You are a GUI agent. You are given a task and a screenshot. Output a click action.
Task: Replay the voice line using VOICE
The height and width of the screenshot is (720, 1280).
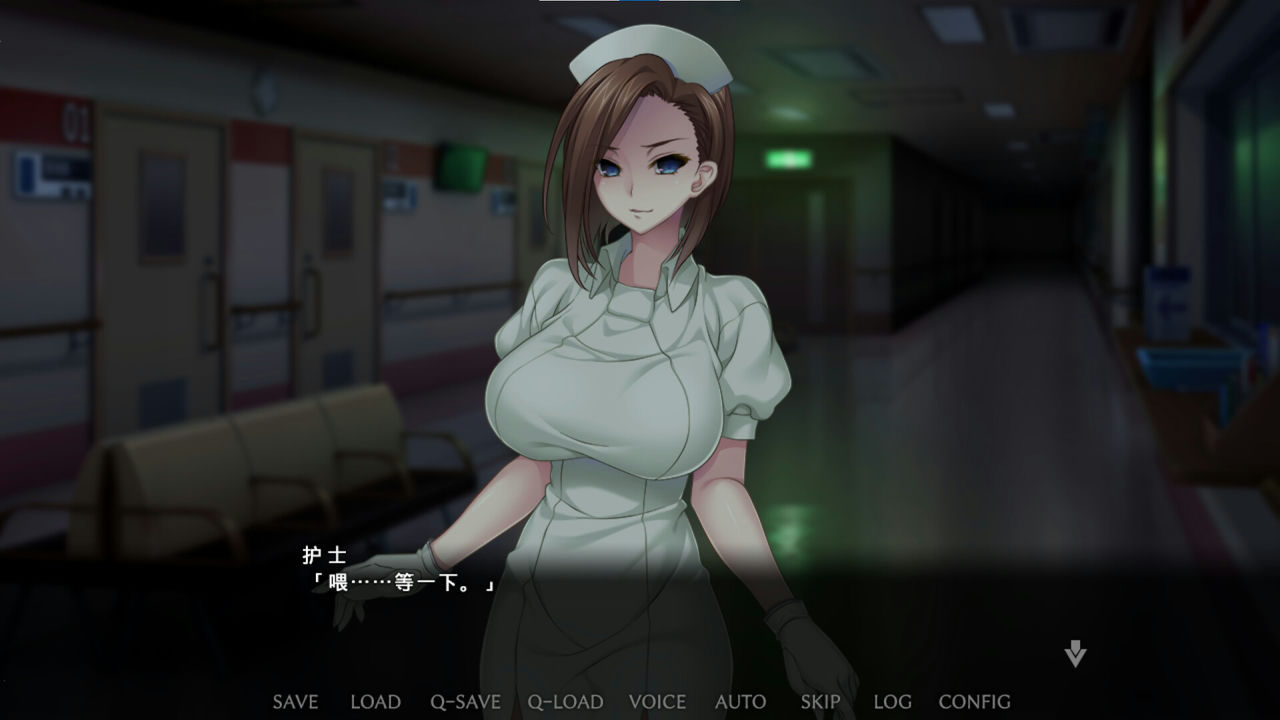[x=659, y=701]
